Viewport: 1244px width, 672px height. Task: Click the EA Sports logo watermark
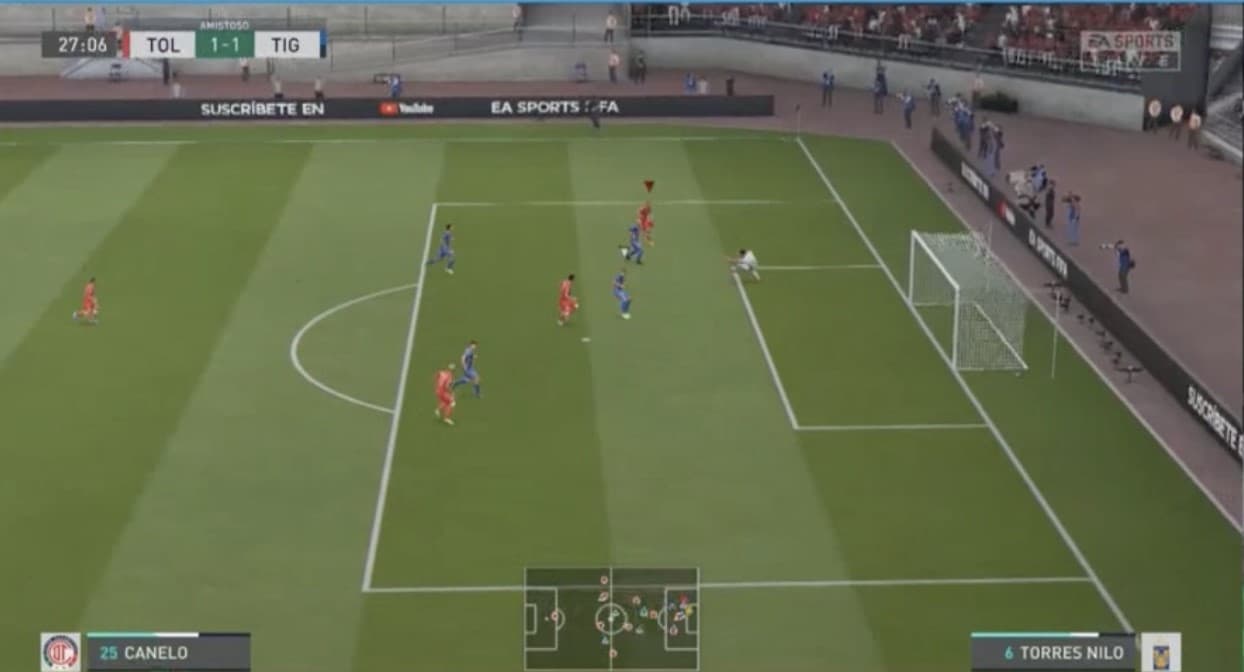(x=1129, y=49)
